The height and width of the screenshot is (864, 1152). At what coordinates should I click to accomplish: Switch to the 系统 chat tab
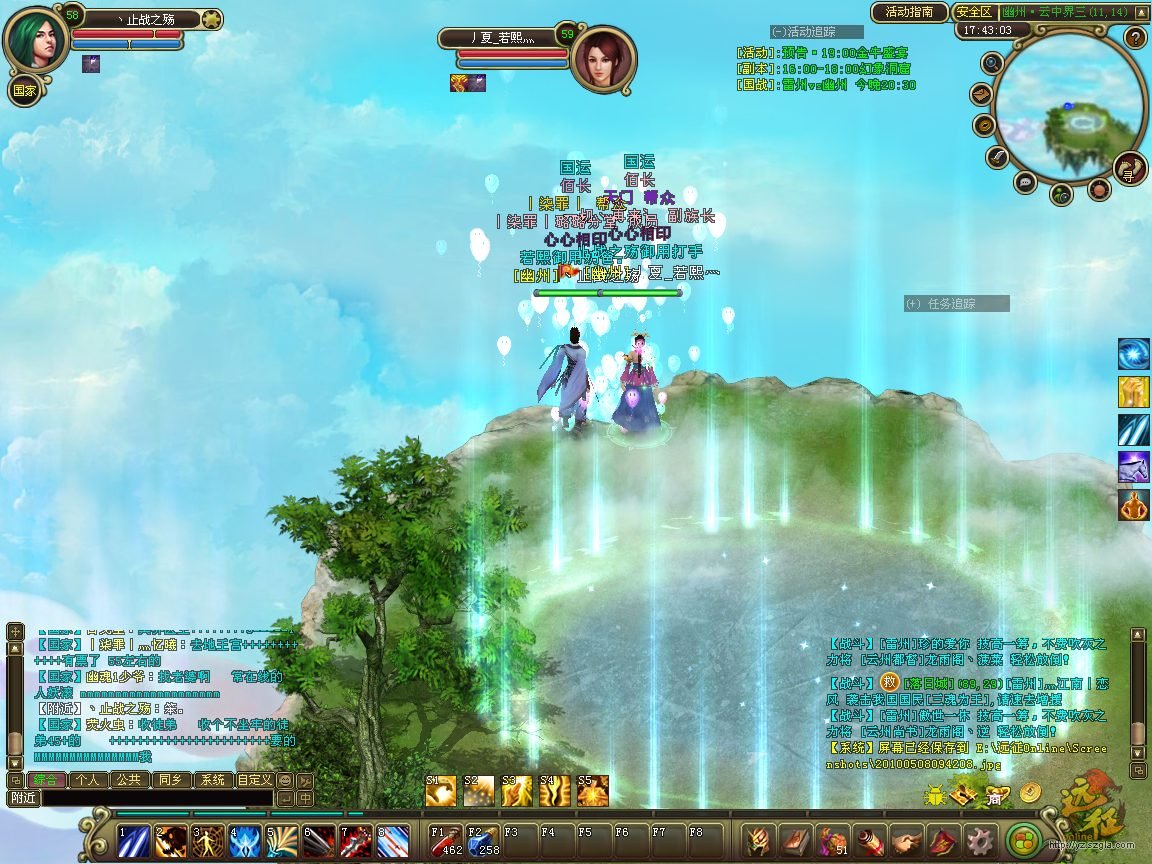pyautogui.click(x=212, y=780)
